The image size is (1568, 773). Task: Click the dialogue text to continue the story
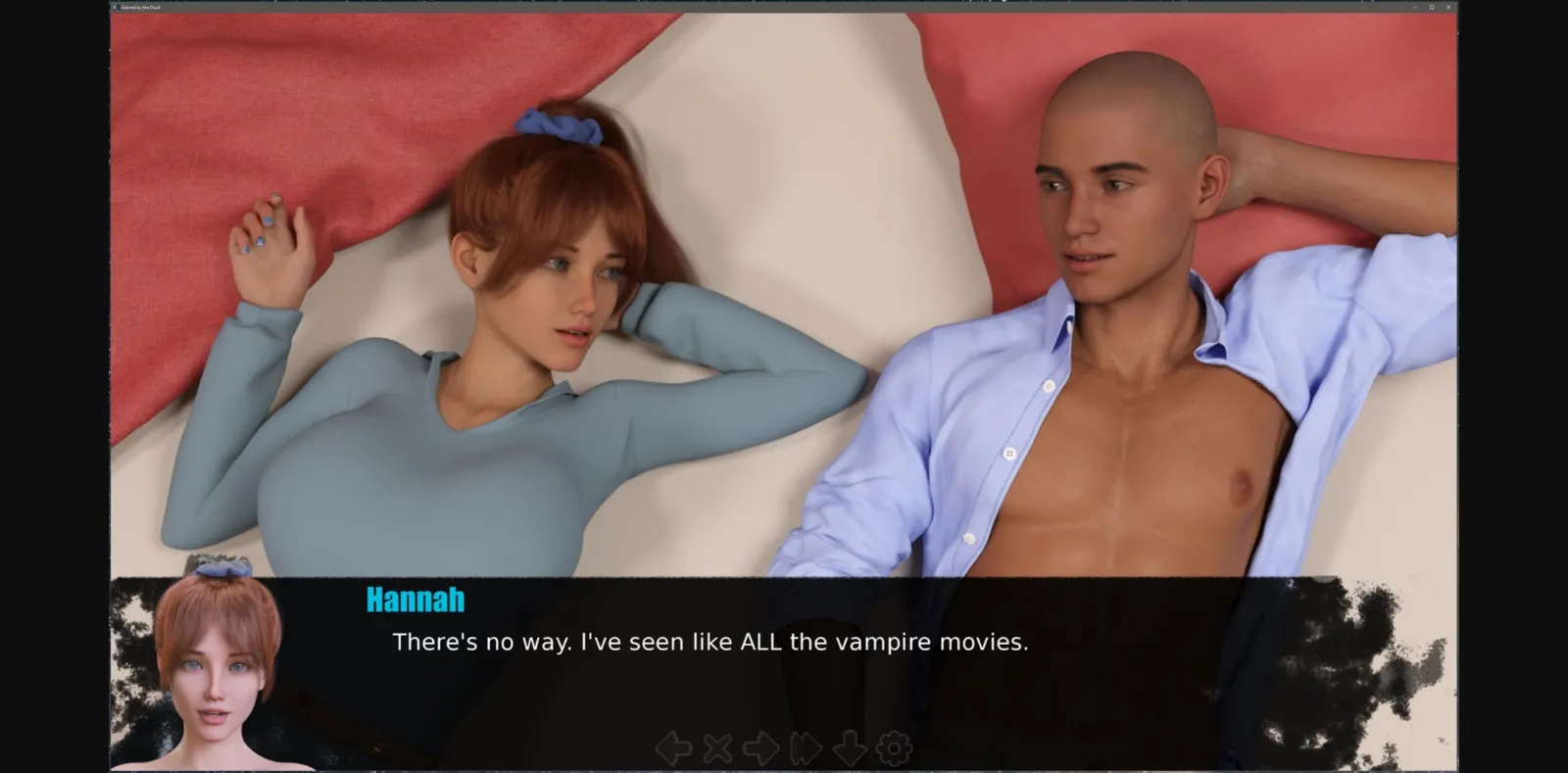point(710,642)
